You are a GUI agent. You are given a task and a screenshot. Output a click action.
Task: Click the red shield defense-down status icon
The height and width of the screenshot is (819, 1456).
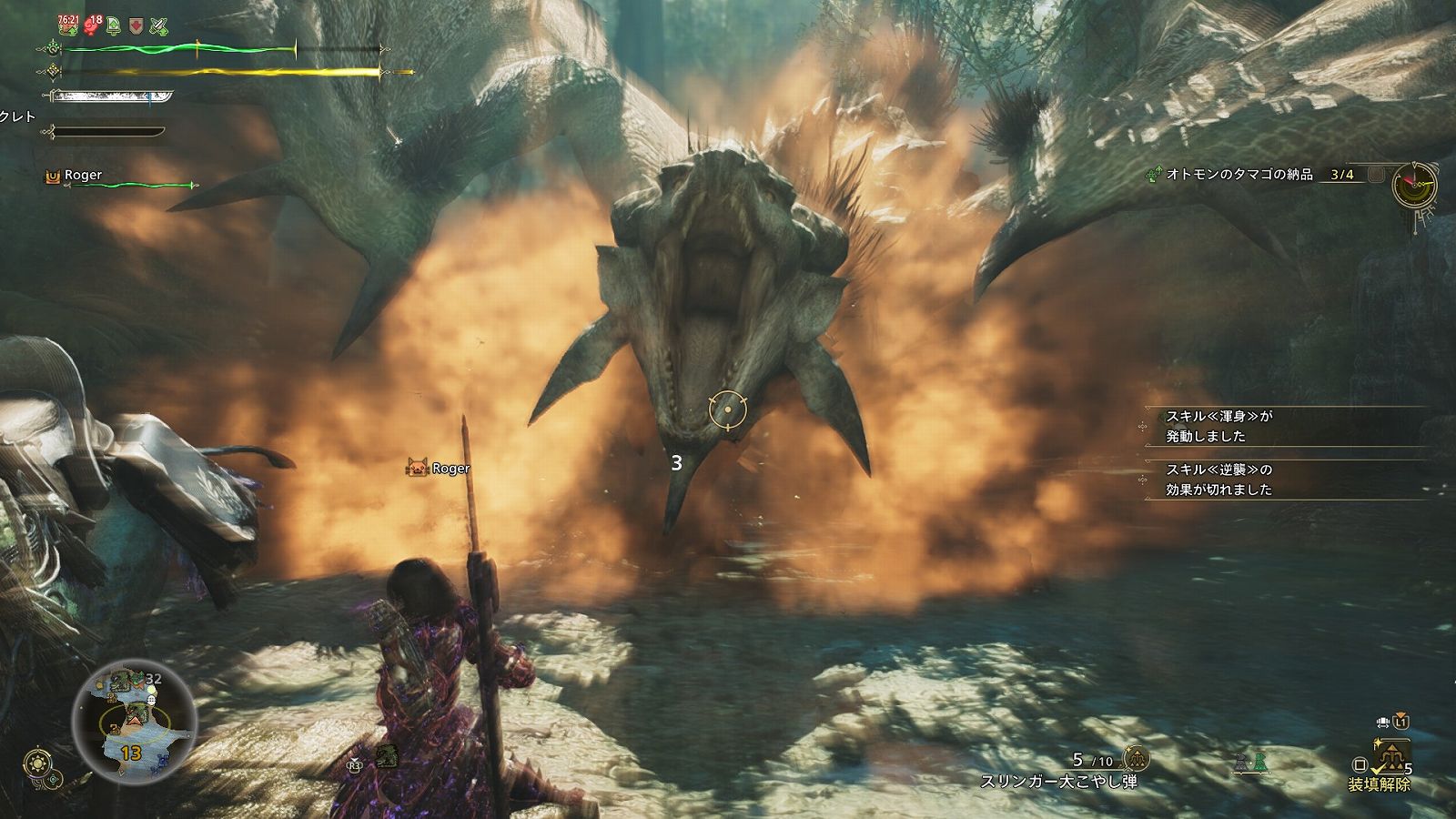click(136, 25)
